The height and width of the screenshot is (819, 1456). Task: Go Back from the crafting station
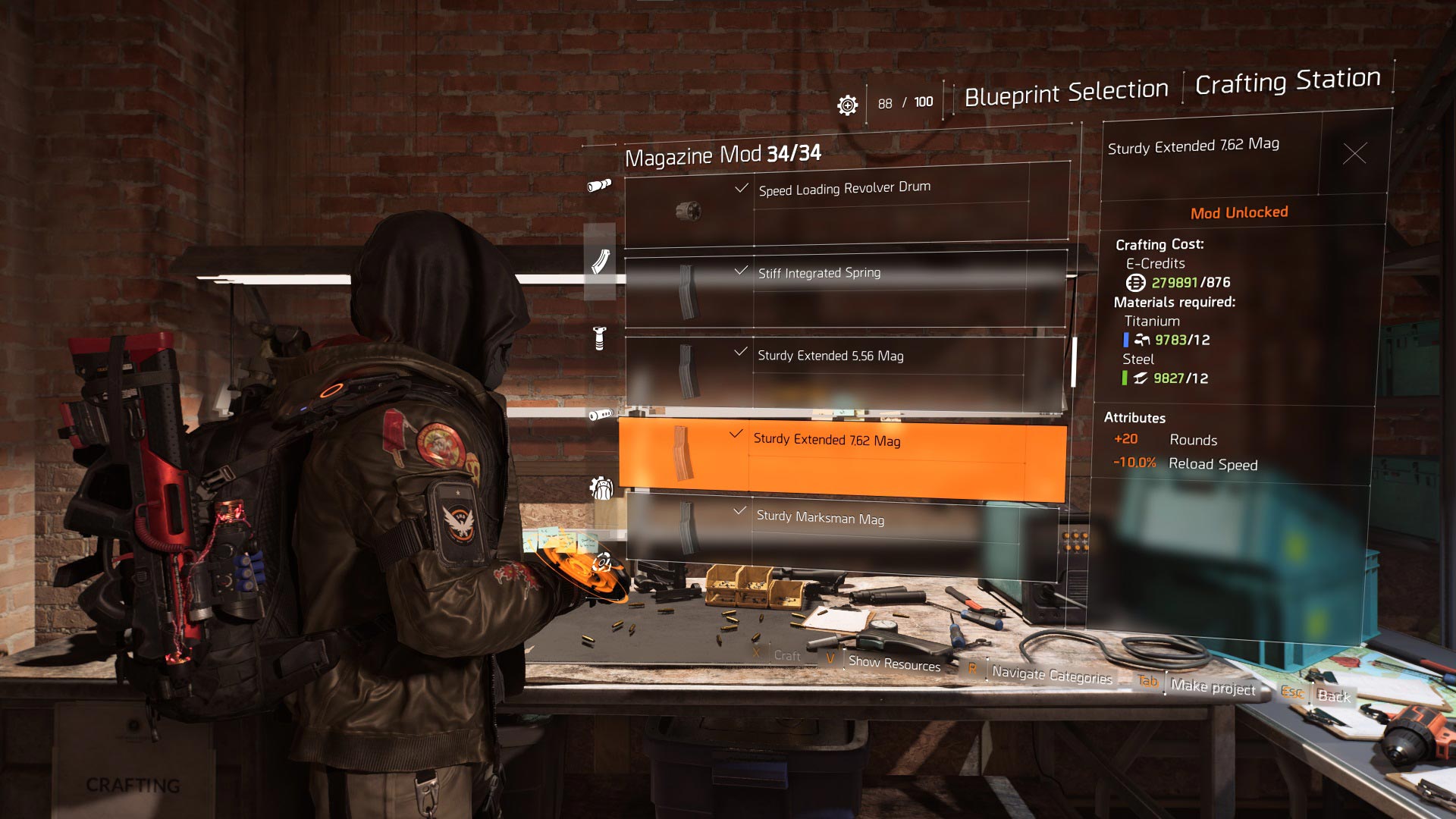1333,695
